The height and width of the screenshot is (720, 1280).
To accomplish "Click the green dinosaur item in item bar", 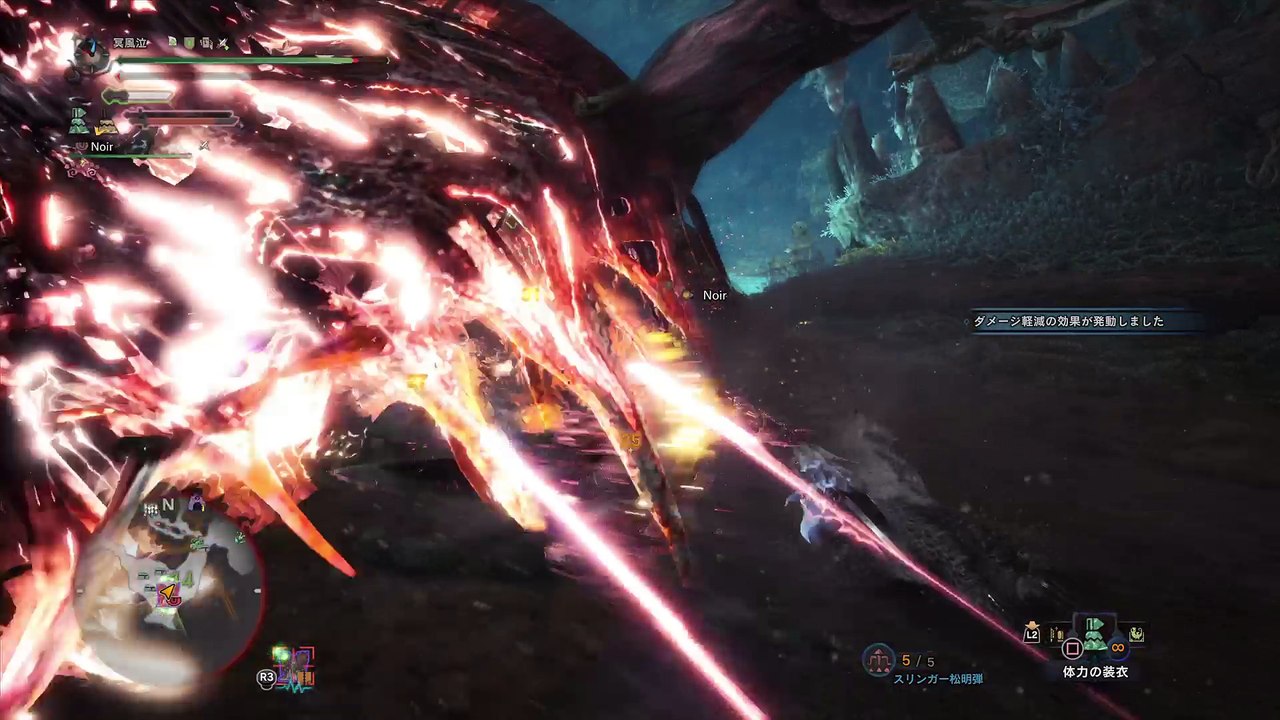I will [1137, 634].
